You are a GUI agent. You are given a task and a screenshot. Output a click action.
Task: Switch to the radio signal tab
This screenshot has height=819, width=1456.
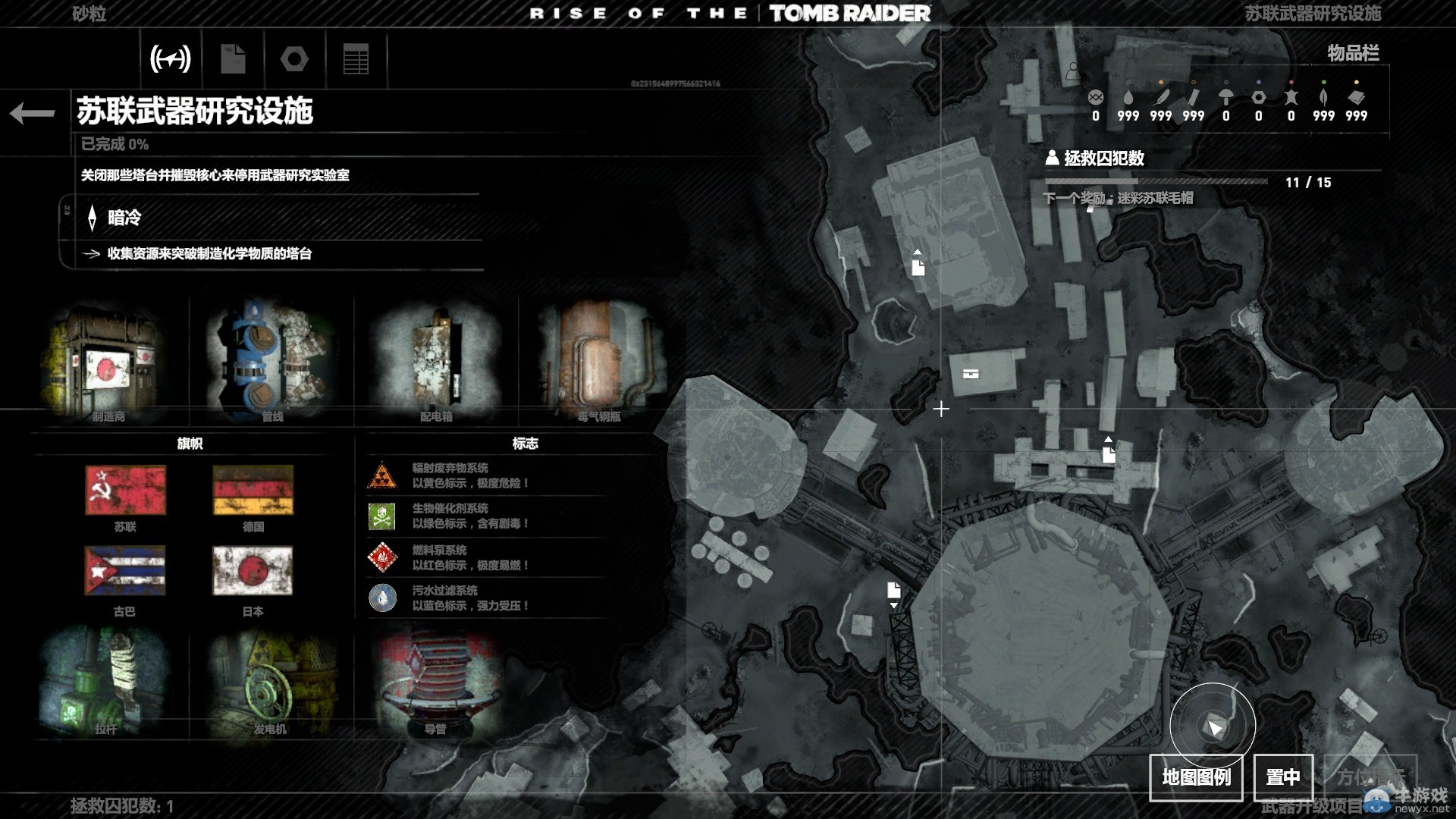click(171, 59)
